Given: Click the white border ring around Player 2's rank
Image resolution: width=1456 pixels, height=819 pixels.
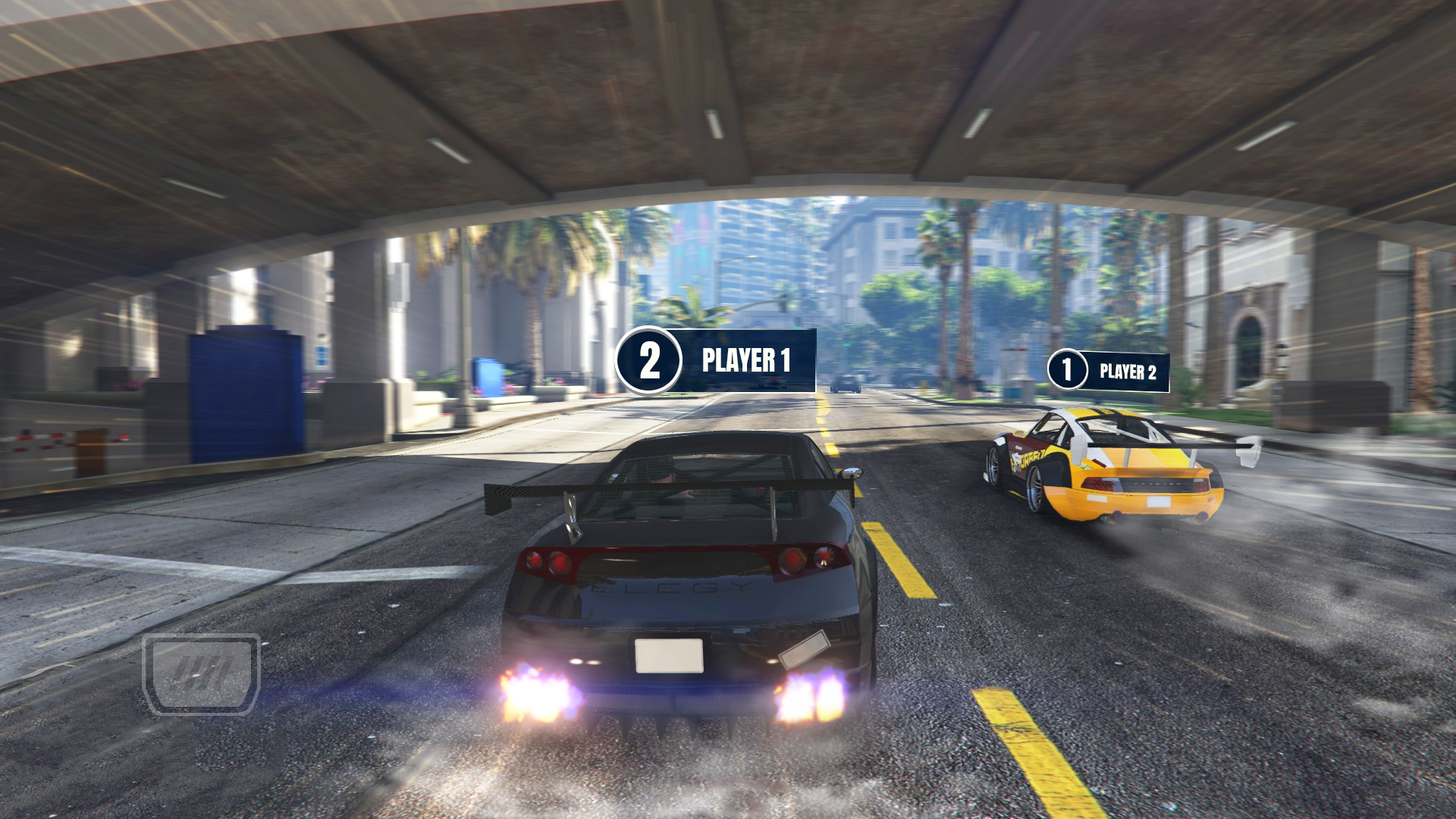Looking at the screenshot, I should click(x=1068, y=351).
